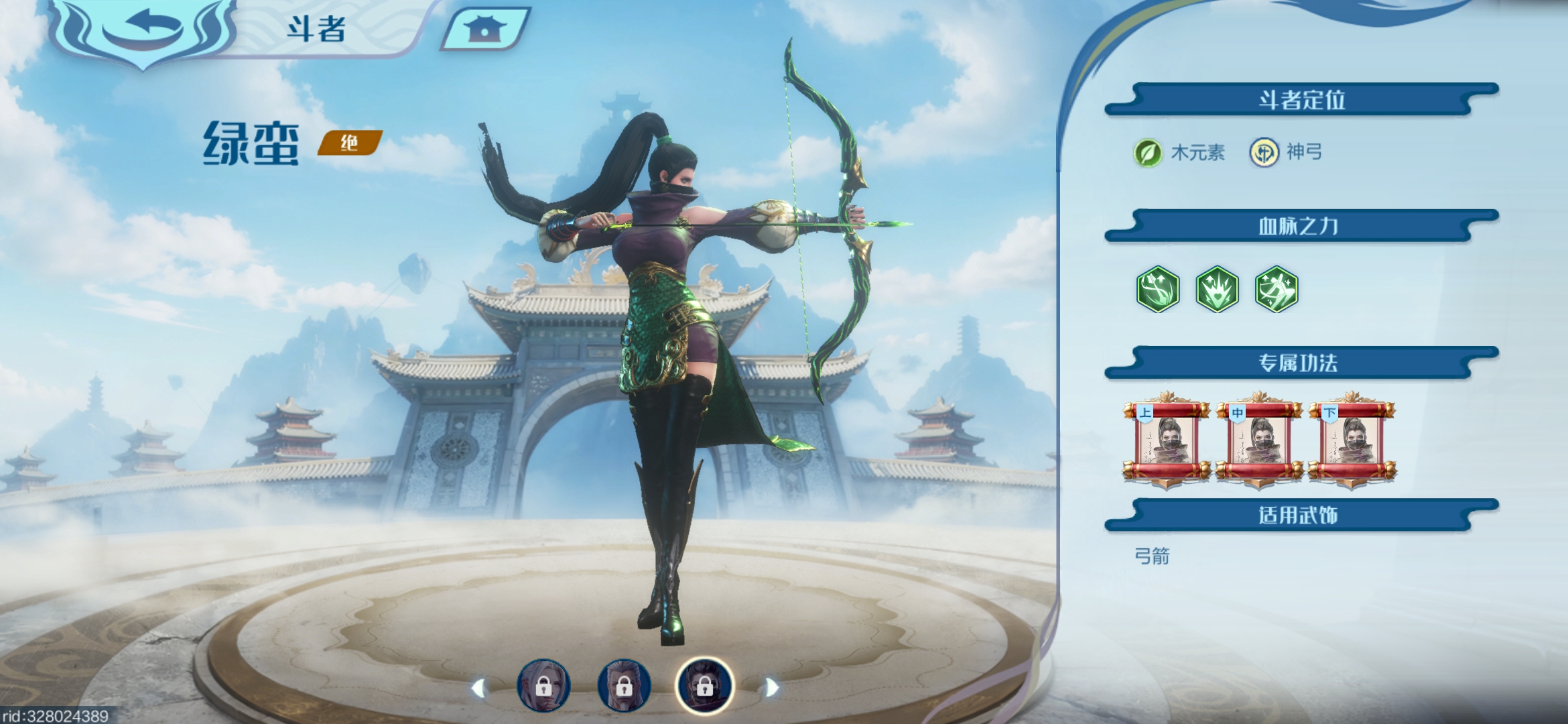Select the highlighted masked 绿蛮 portrait
The height and width of the screenshot is (724, 1568).
coord(704,686)
